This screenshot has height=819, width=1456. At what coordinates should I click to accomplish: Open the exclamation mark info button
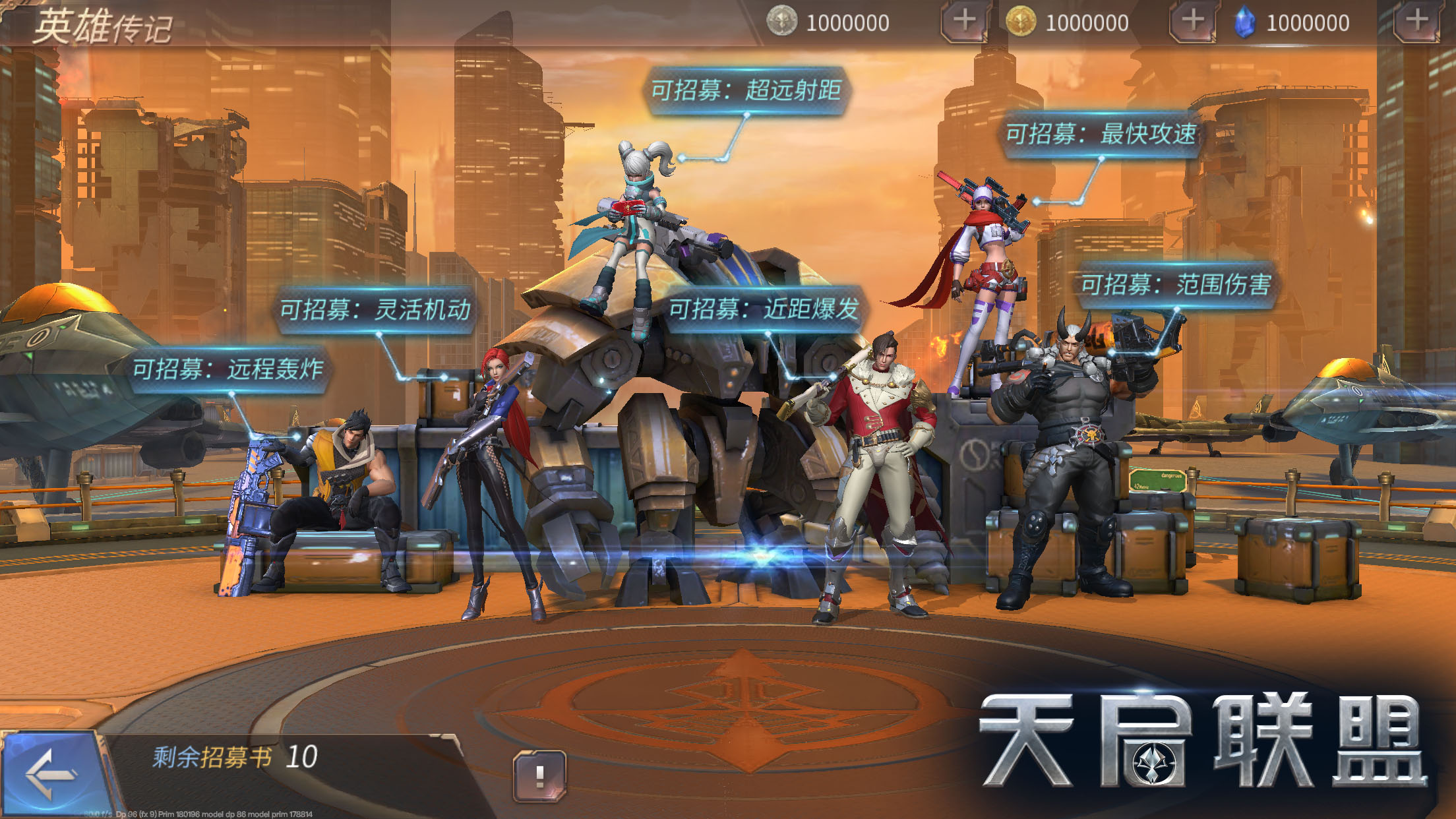tap(539, 775)
